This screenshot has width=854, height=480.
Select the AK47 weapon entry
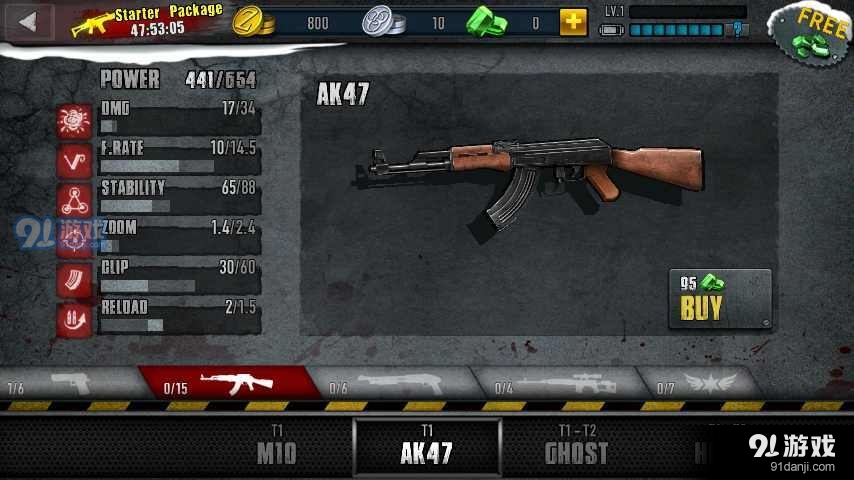pyautogui.click(x=427, y=446)
